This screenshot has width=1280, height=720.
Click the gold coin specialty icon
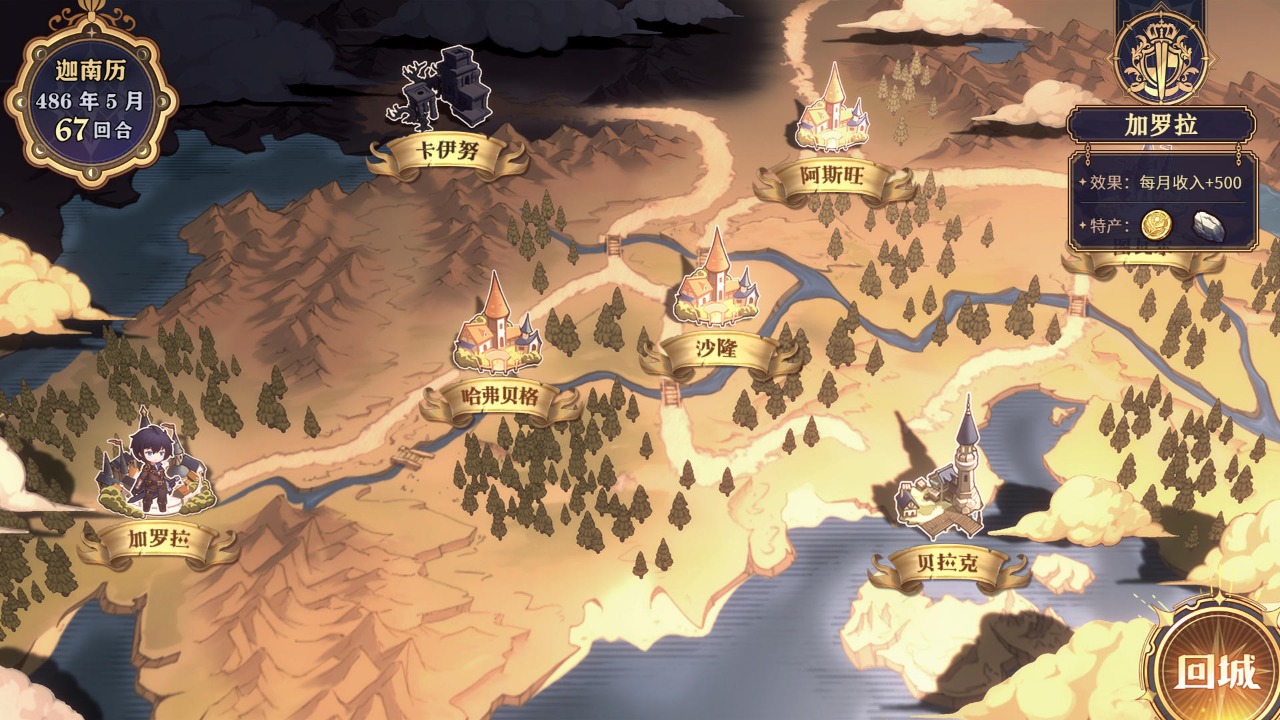click(1156, 225)
